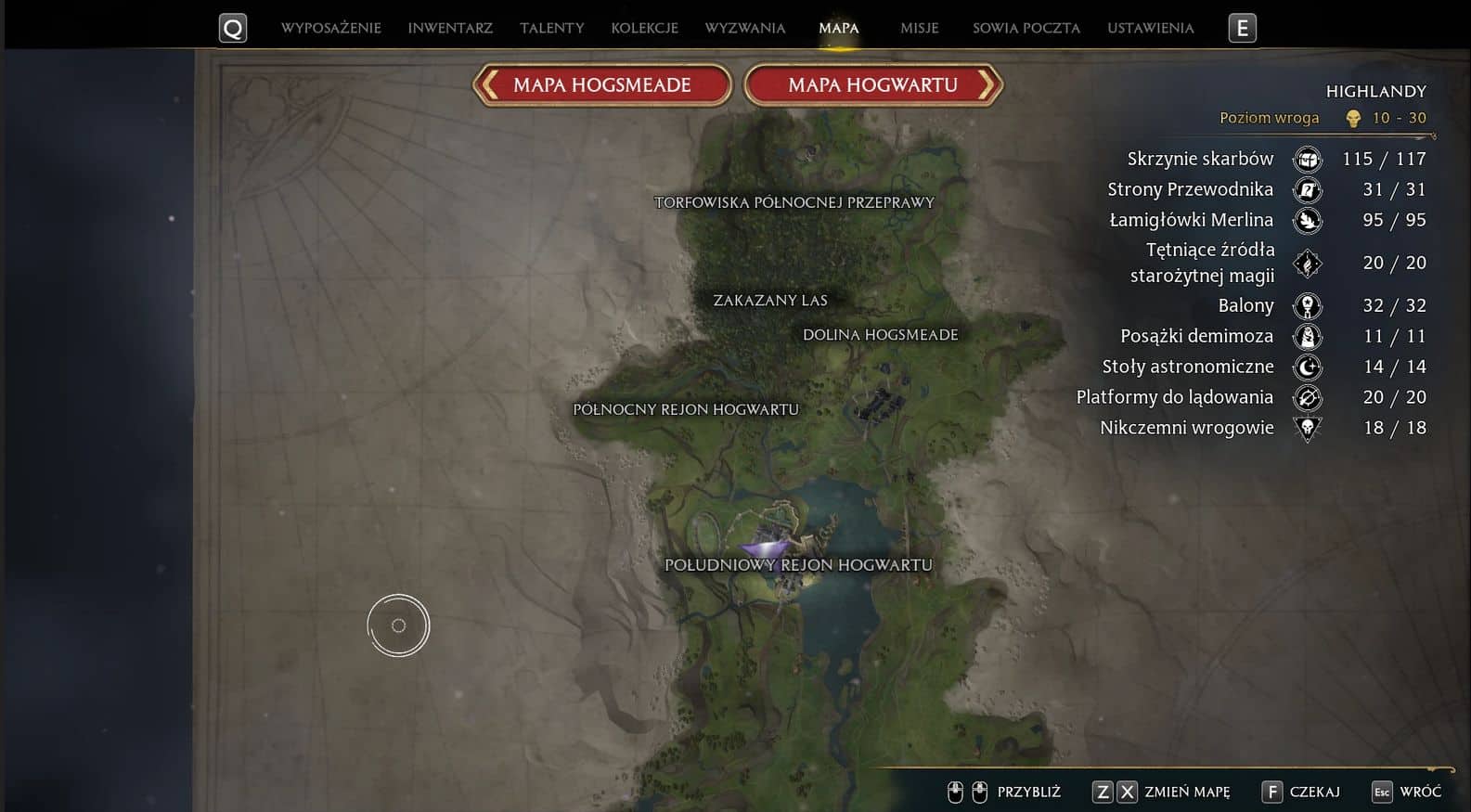Select Zakazany Las region on map
Viewport: 1471px width, 812px height.
click(769, 301)
